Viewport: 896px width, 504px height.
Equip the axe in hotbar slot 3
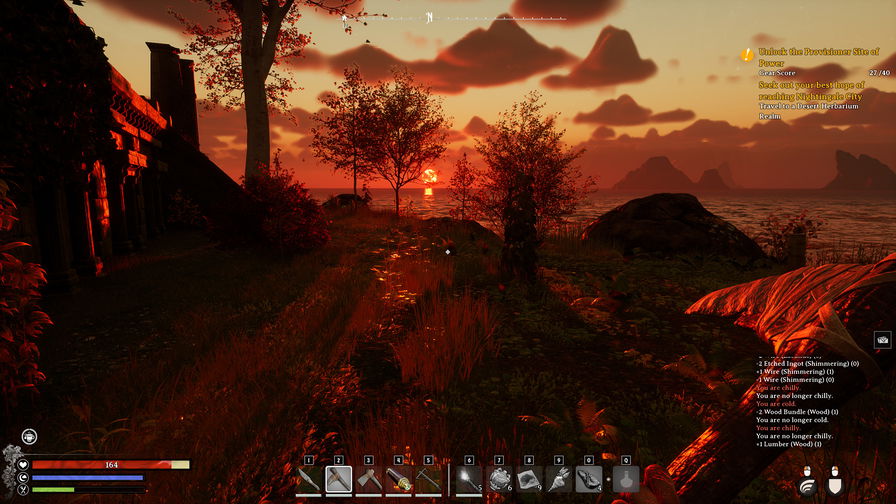pos(369,480)
